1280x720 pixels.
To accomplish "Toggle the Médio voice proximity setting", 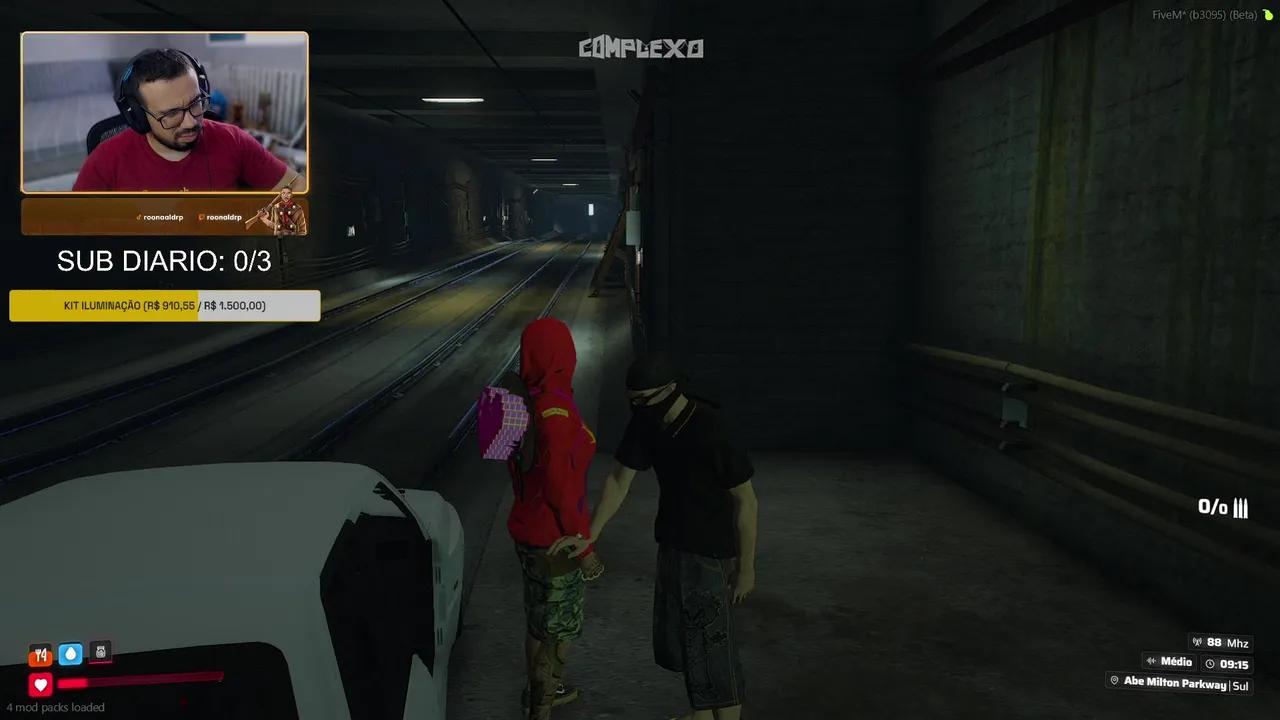I will 1170,662.
